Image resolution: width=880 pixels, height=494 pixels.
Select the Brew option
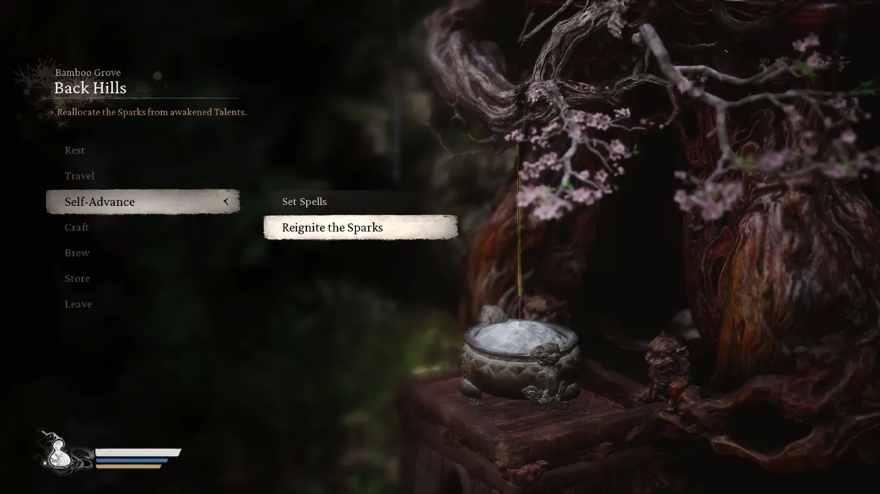pyautogui.click(x=77, y=253)
